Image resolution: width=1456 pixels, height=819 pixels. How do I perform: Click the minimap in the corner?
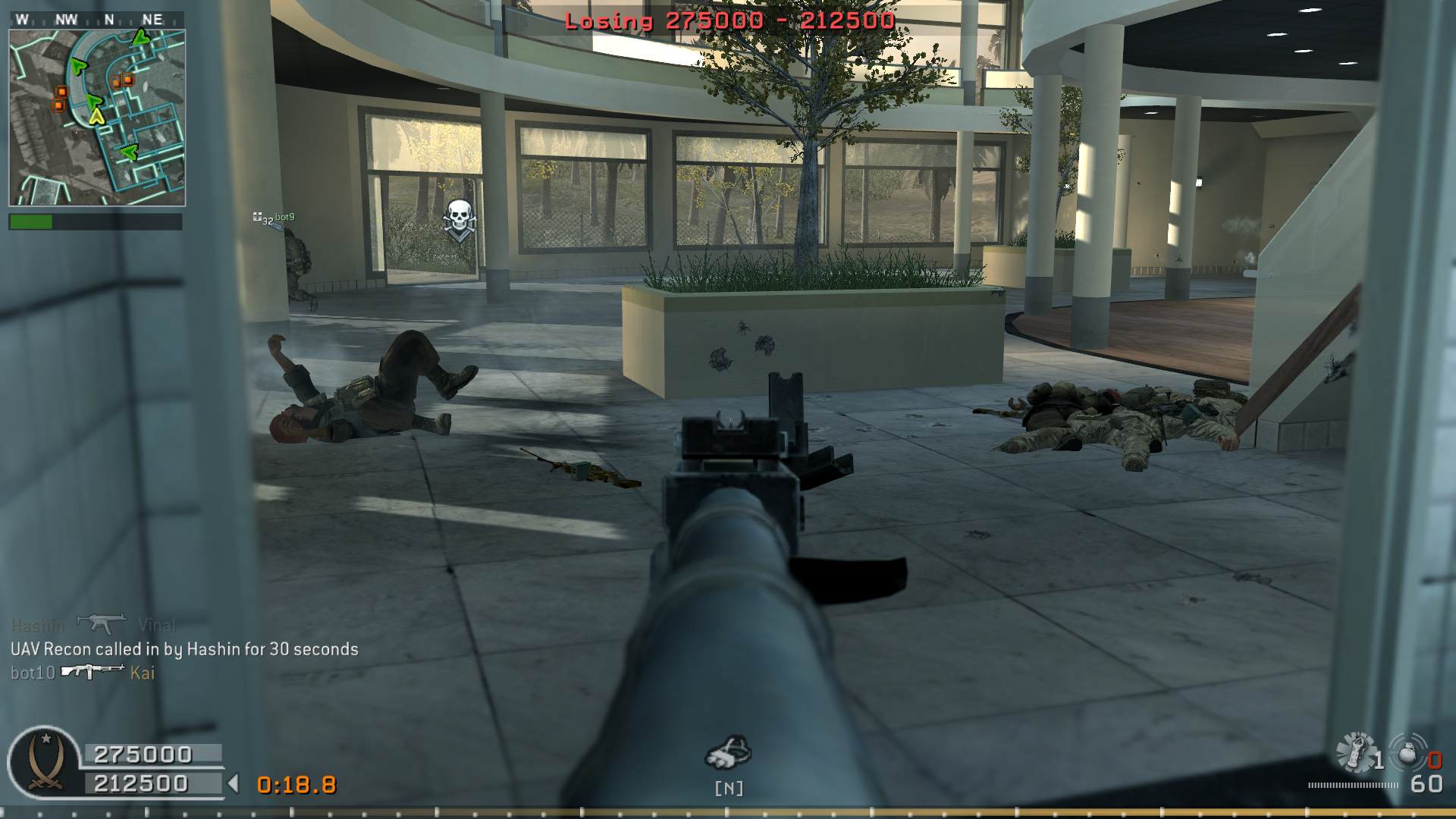(x=97, y=118)
